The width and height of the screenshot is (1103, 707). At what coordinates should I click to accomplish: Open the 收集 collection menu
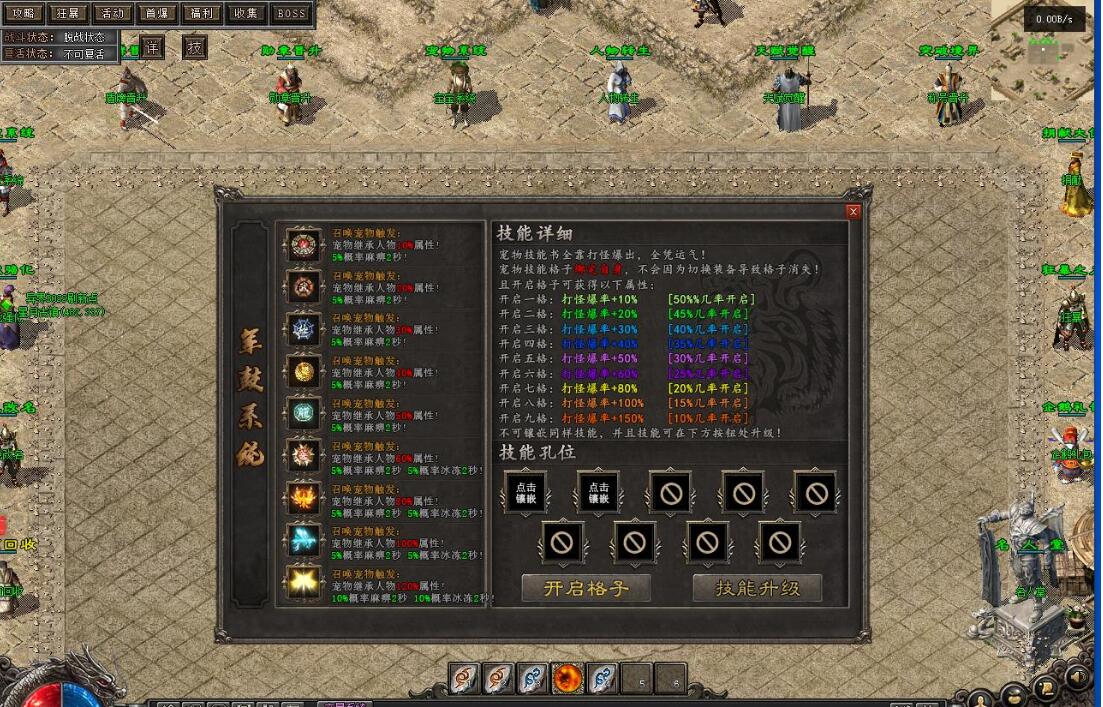pyautogui.click(x=245, y=14)
